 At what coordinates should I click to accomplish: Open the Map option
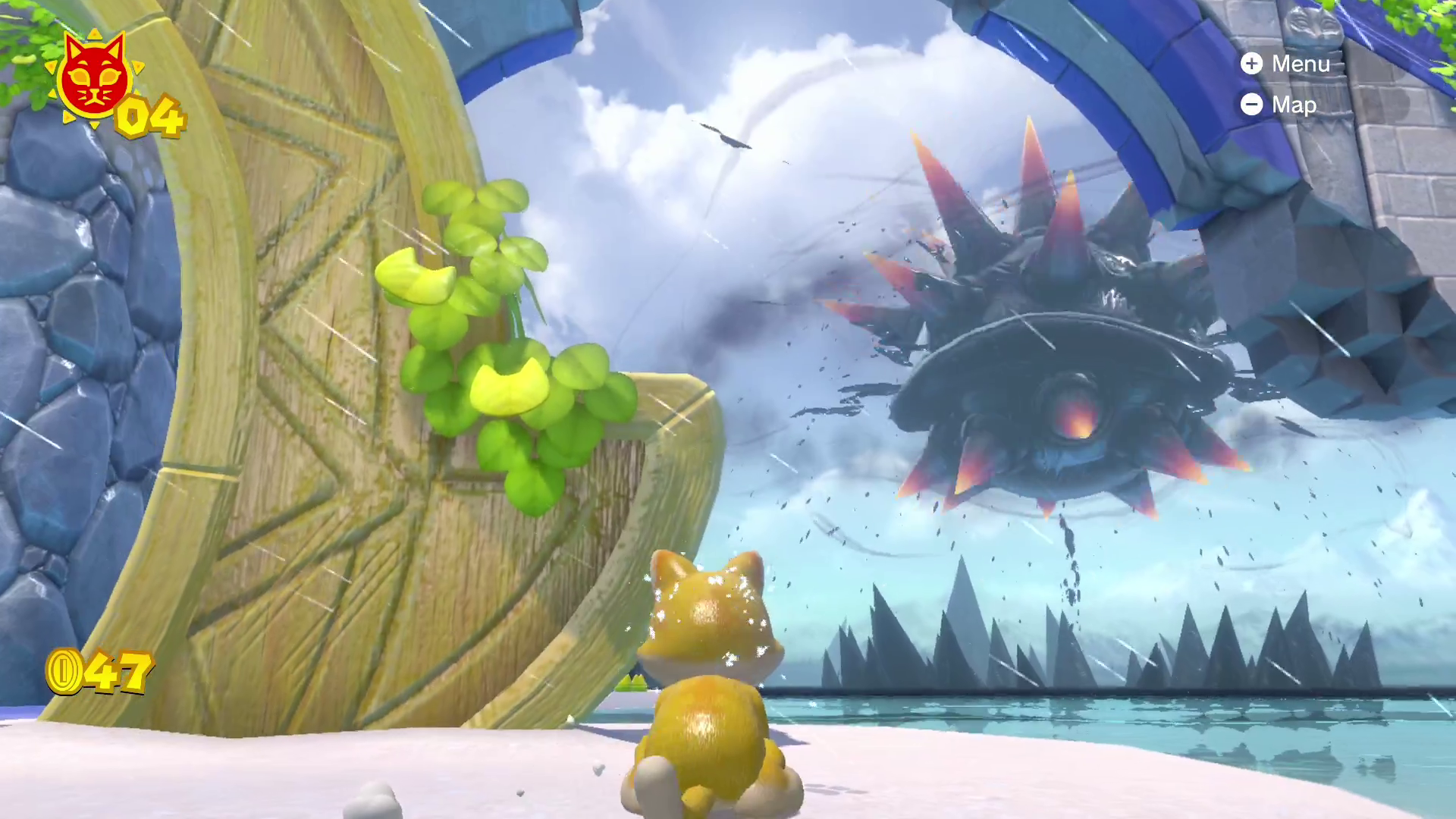click(x=1279, y=105)
